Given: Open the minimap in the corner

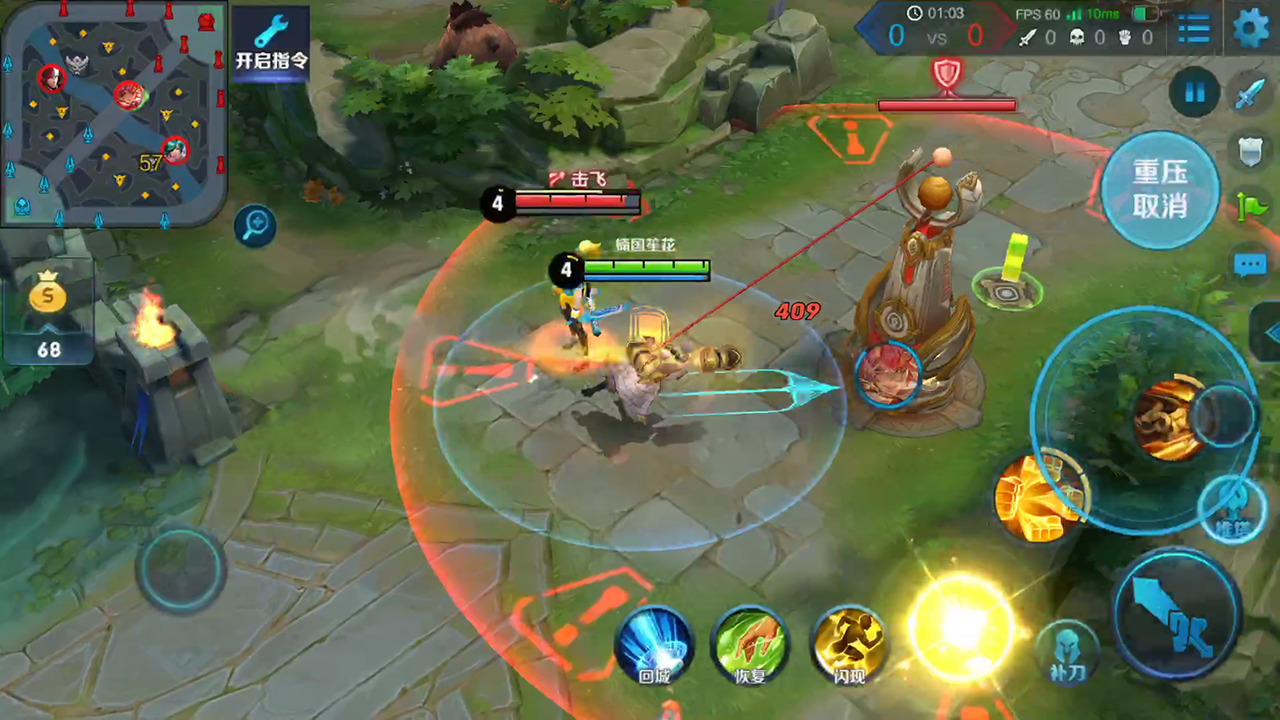Looking at the screenshot, I should (113, 112).
